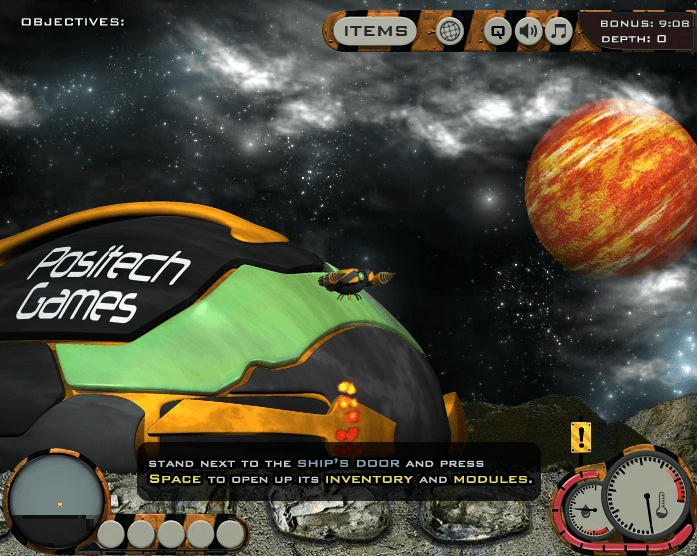Screen dimensions: 697x556
Task: Open the ITEMS menu
Action: click(x=376, y=31)
